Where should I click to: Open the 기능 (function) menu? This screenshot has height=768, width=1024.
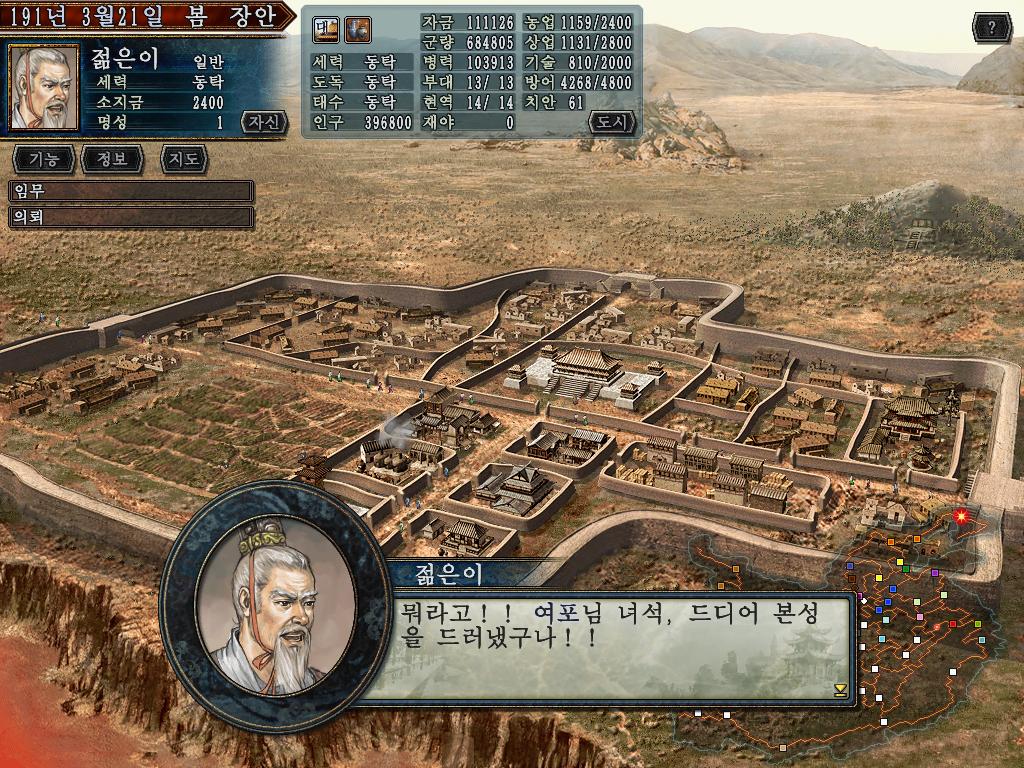pos(43,158)
